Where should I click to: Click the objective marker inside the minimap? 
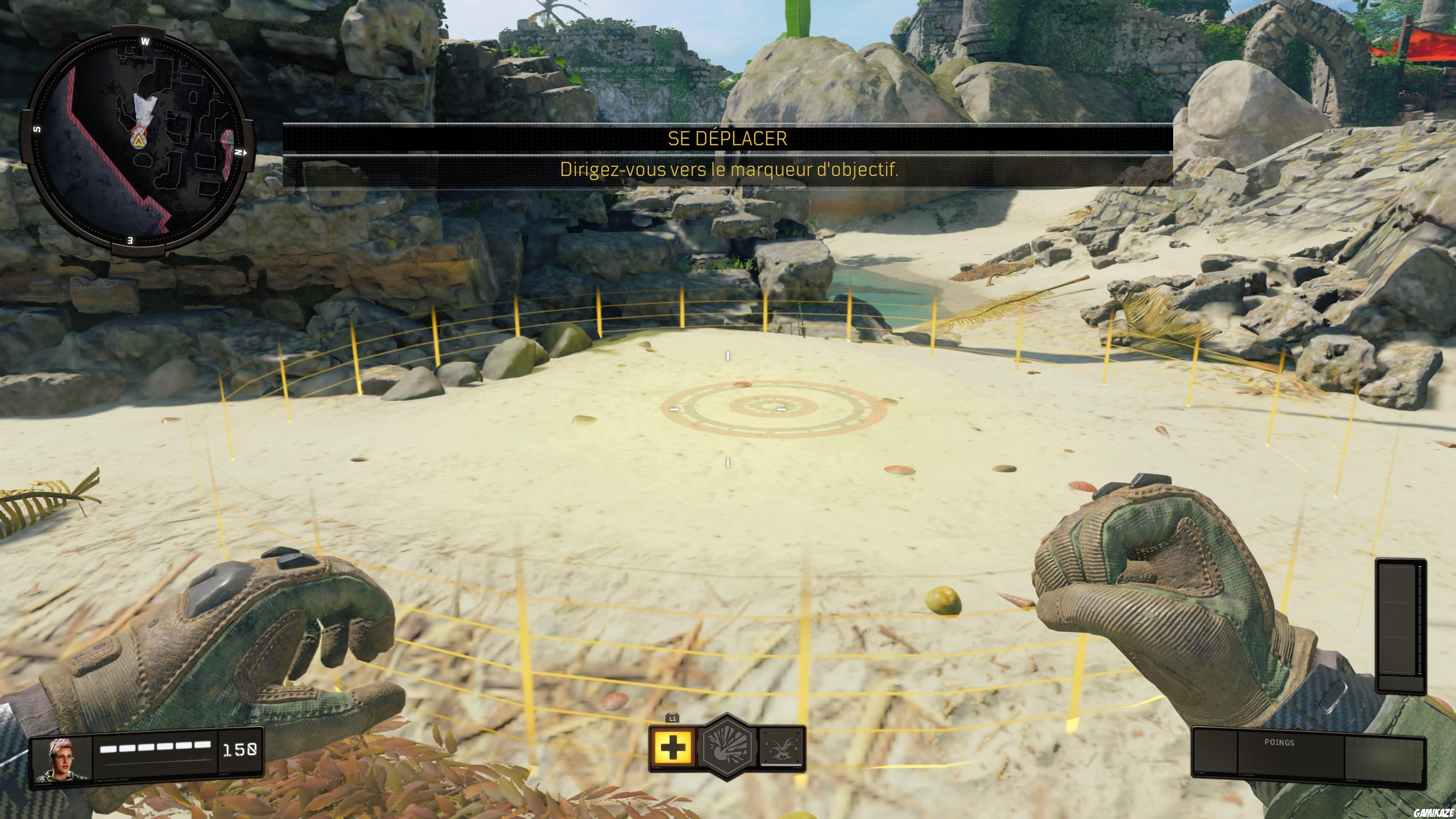tap(139, 132)
